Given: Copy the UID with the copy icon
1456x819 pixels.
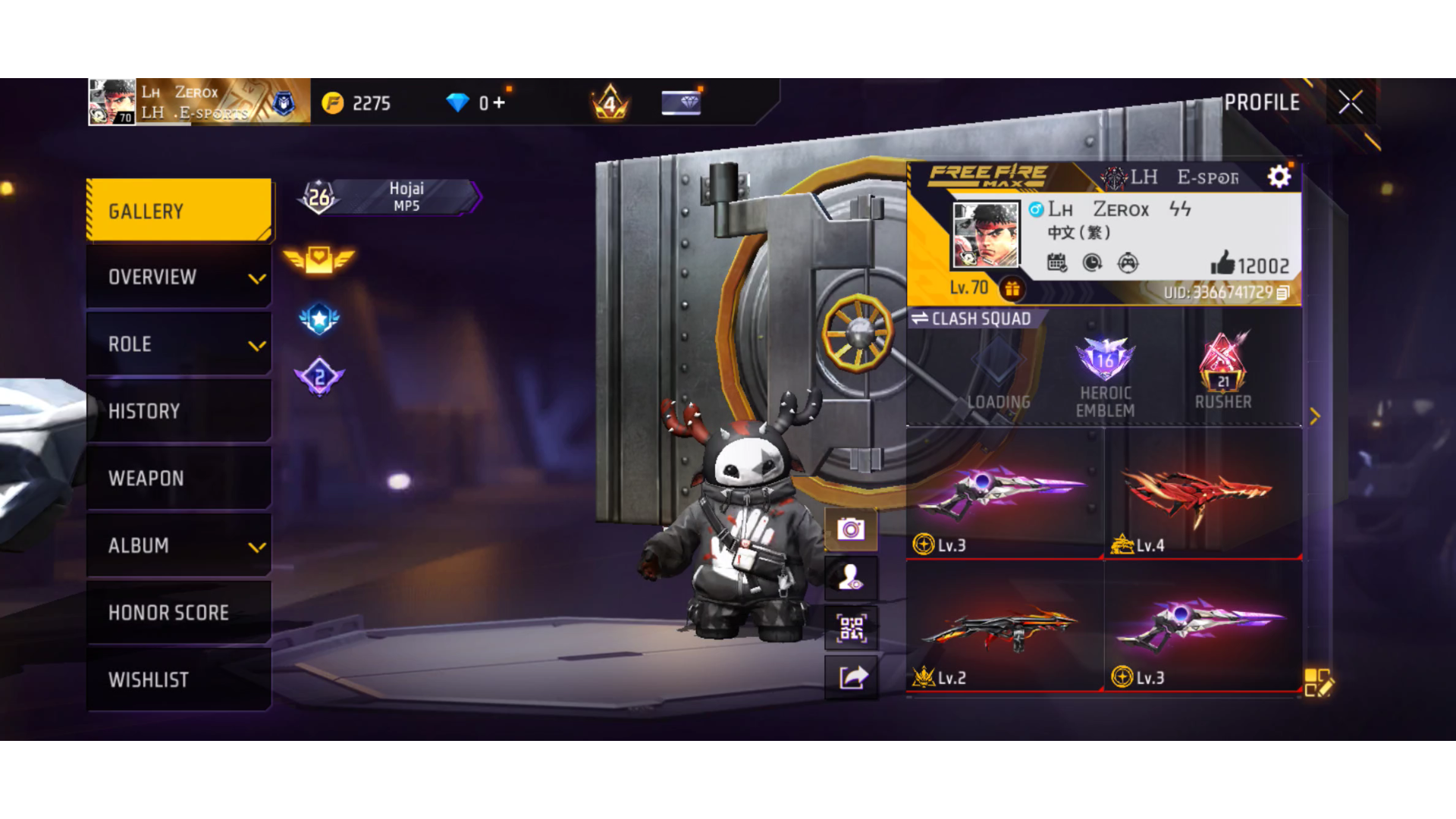Looking at the screenshot, I should tap(1282, 293).
